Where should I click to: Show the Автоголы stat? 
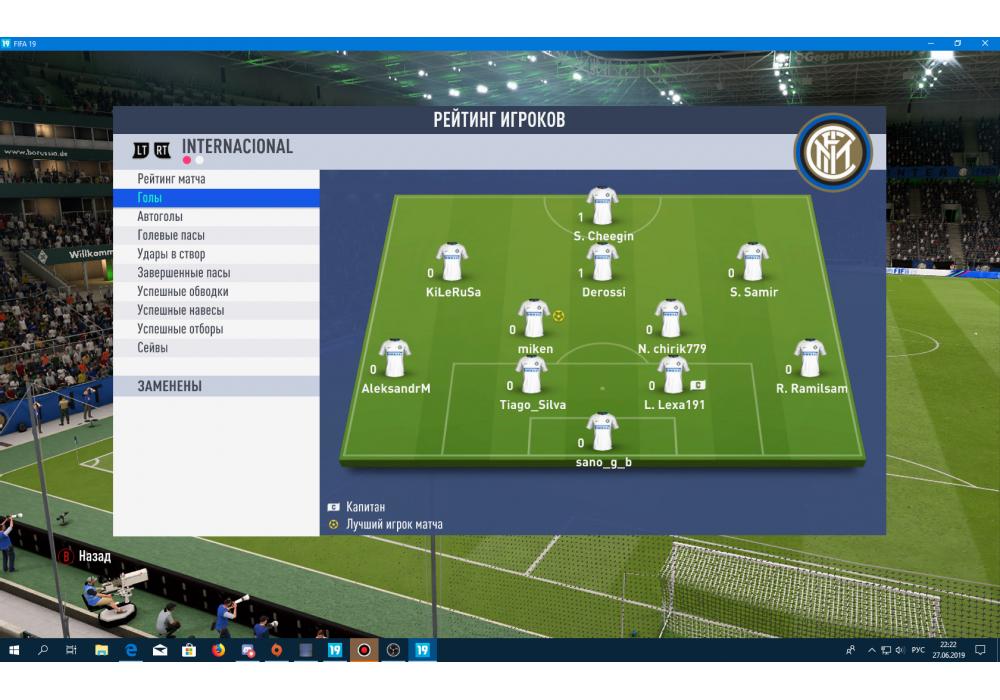(x=216, y=217)
